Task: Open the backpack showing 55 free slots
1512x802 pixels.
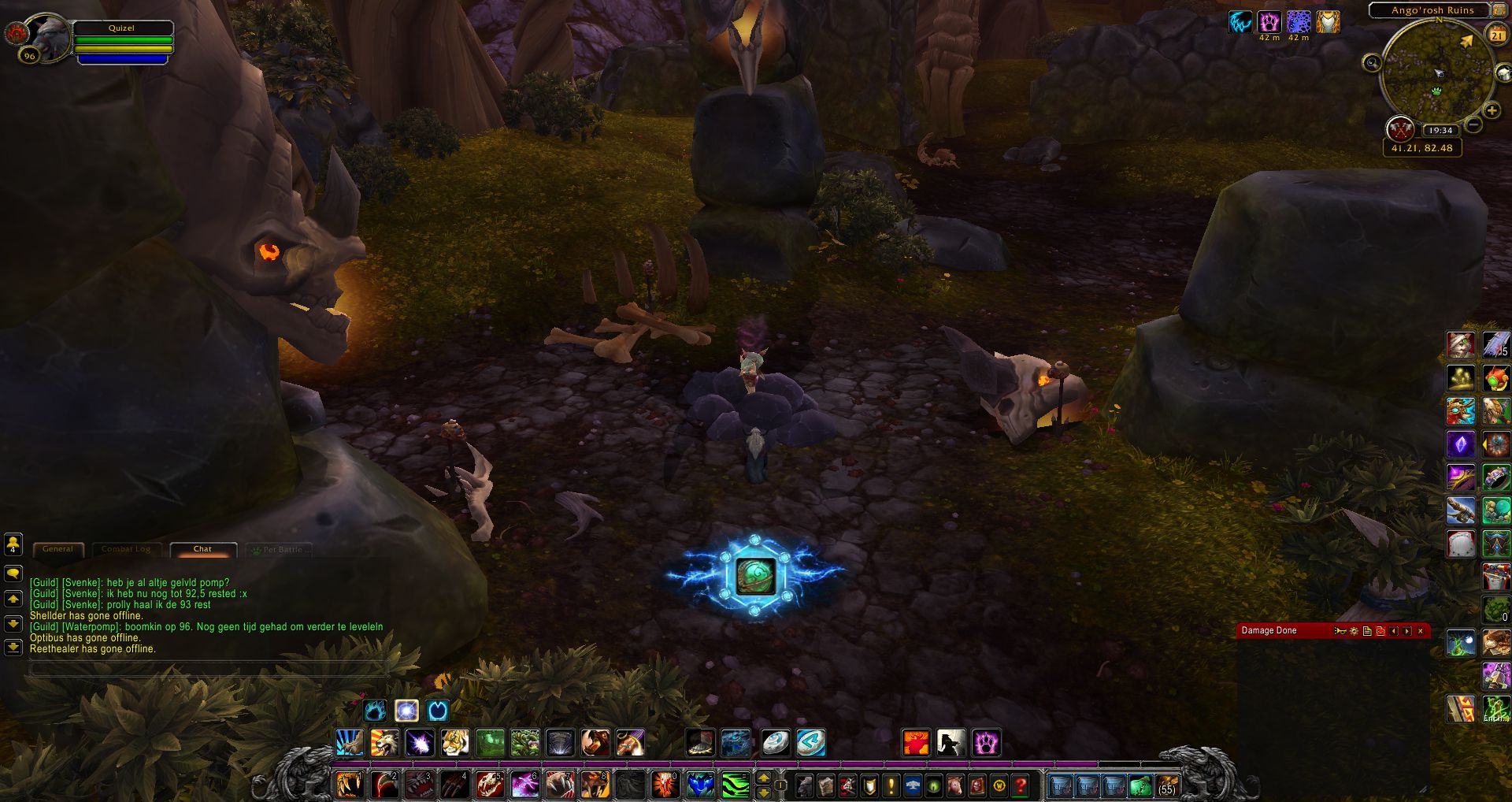Action: pyautogui.click(x=1165, y=785)
